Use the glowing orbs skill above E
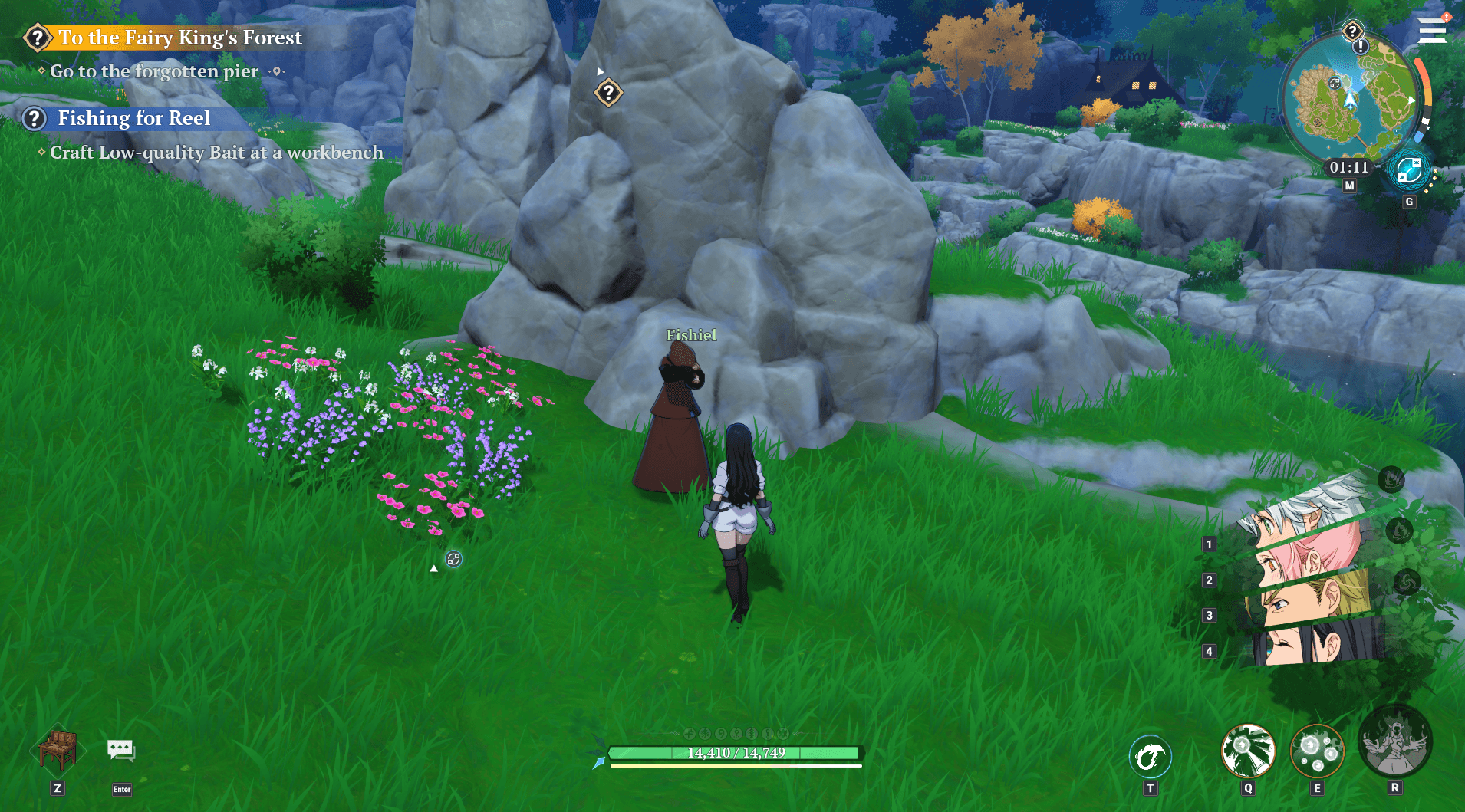1465x812 pixels. (1317, 751)
